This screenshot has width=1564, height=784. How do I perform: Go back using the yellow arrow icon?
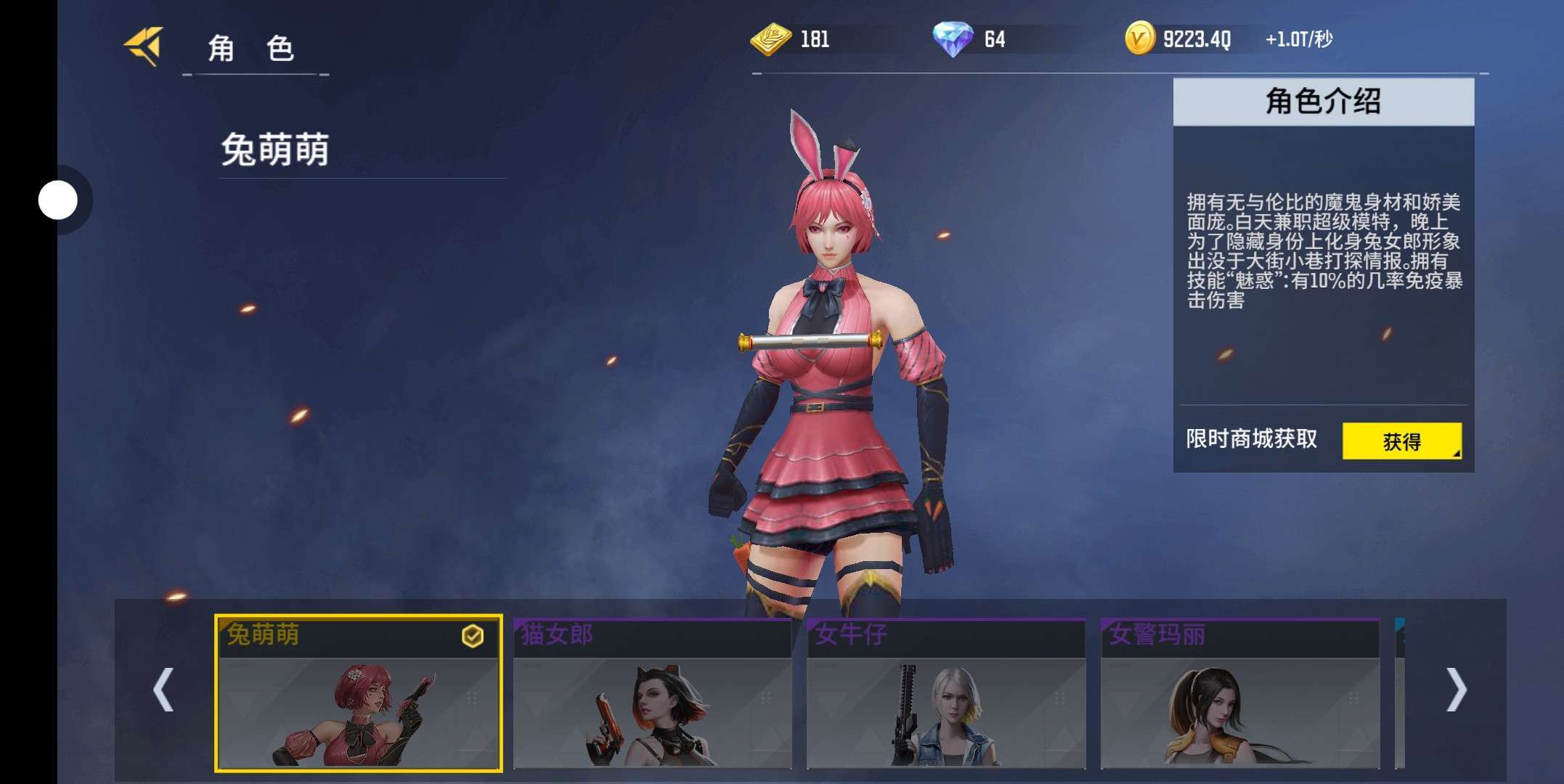coord(144,46)
